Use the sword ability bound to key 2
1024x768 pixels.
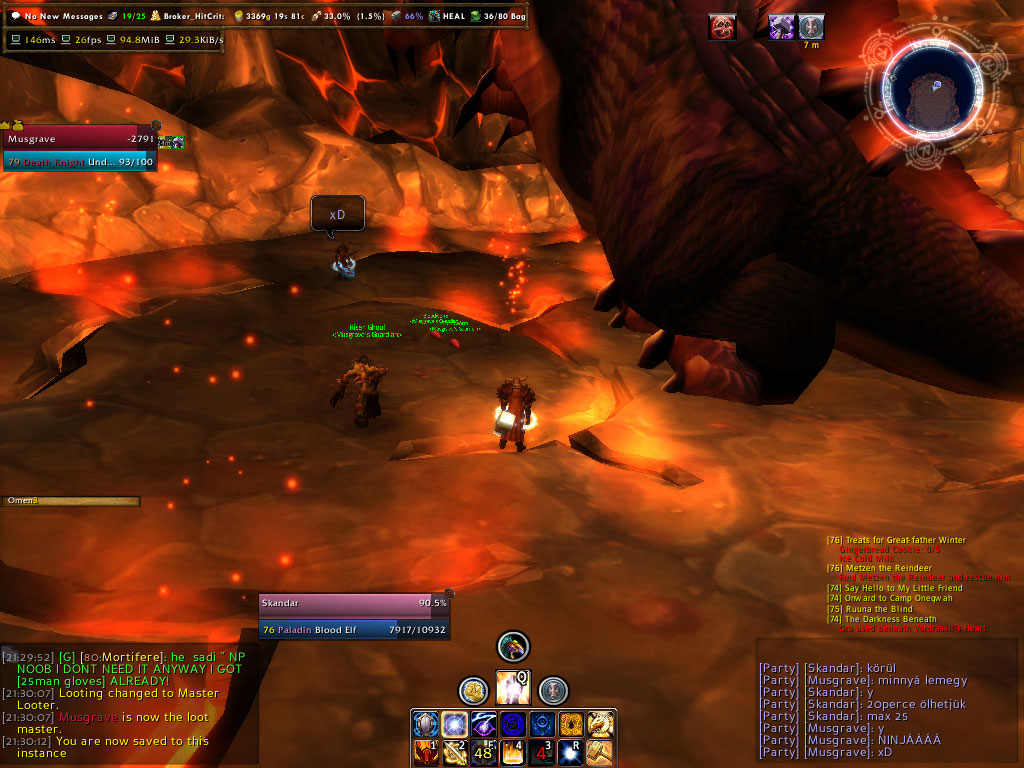[x=455, y=752]
